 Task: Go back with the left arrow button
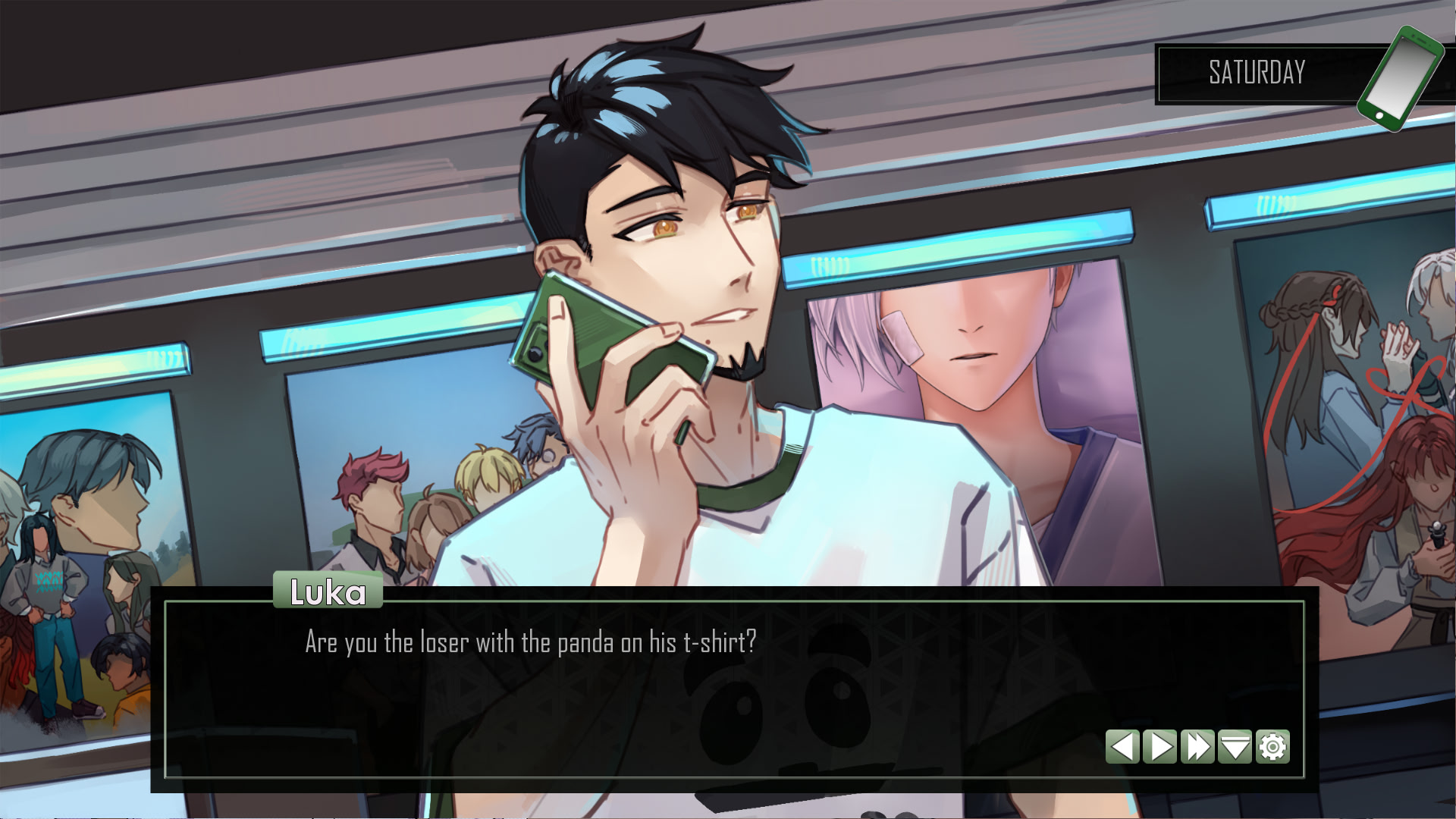tap(1122, 747)
